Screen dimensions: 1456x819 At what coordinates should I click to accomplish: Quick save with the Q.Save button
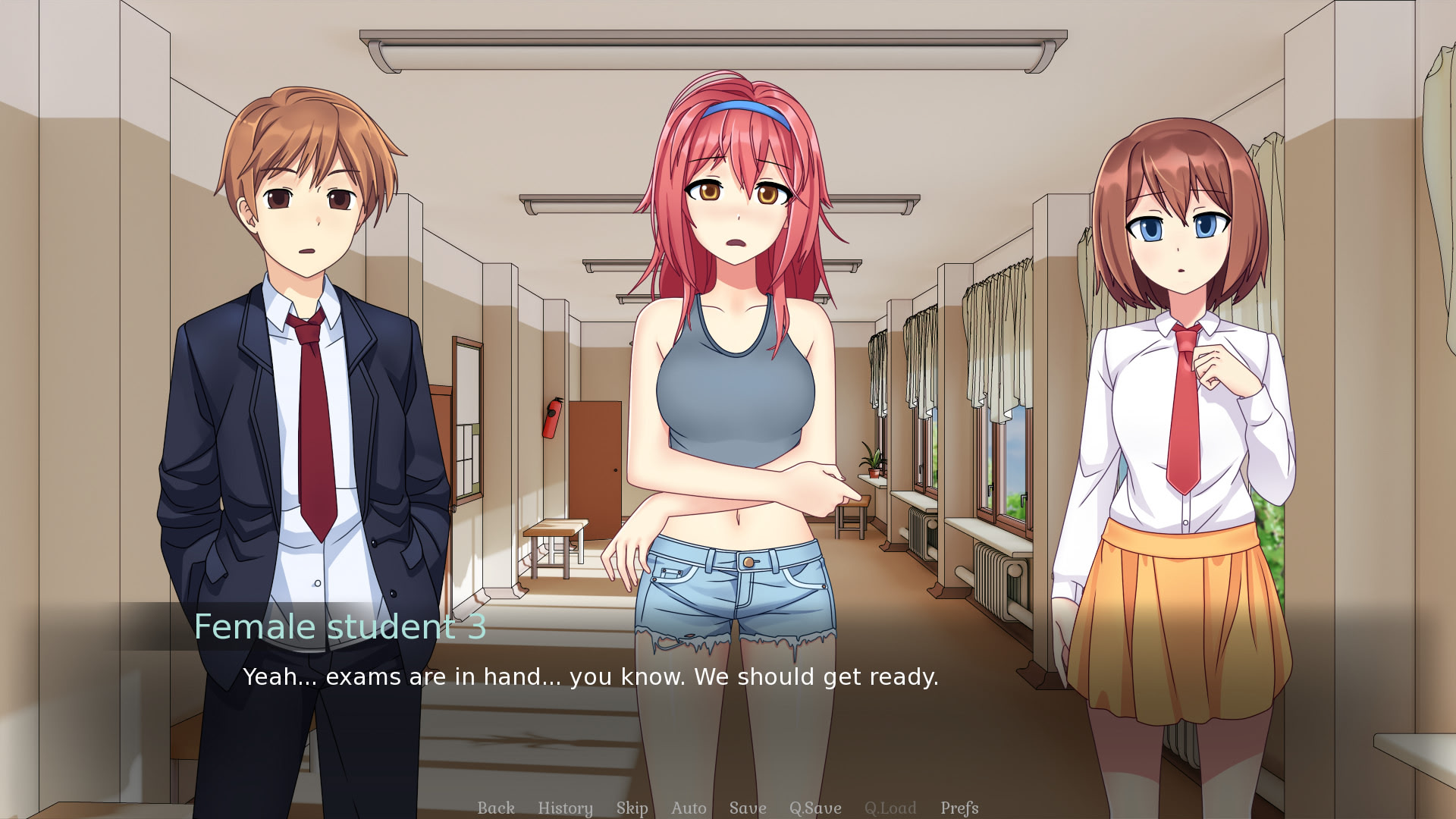coord(815,808)
